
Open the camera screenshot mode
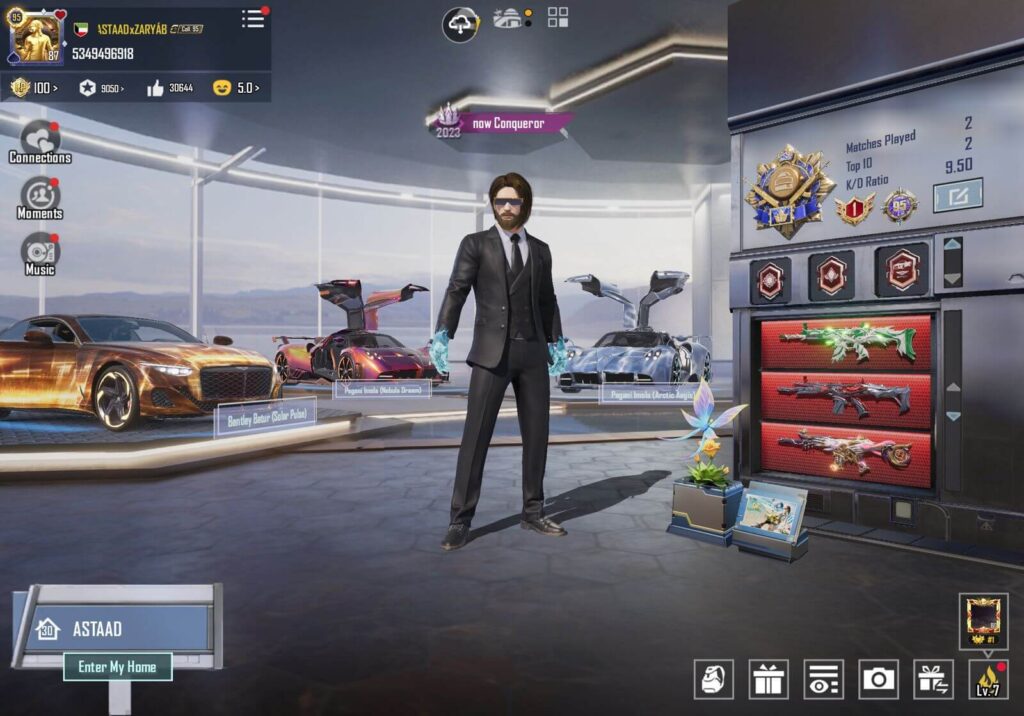click(878, 679)
